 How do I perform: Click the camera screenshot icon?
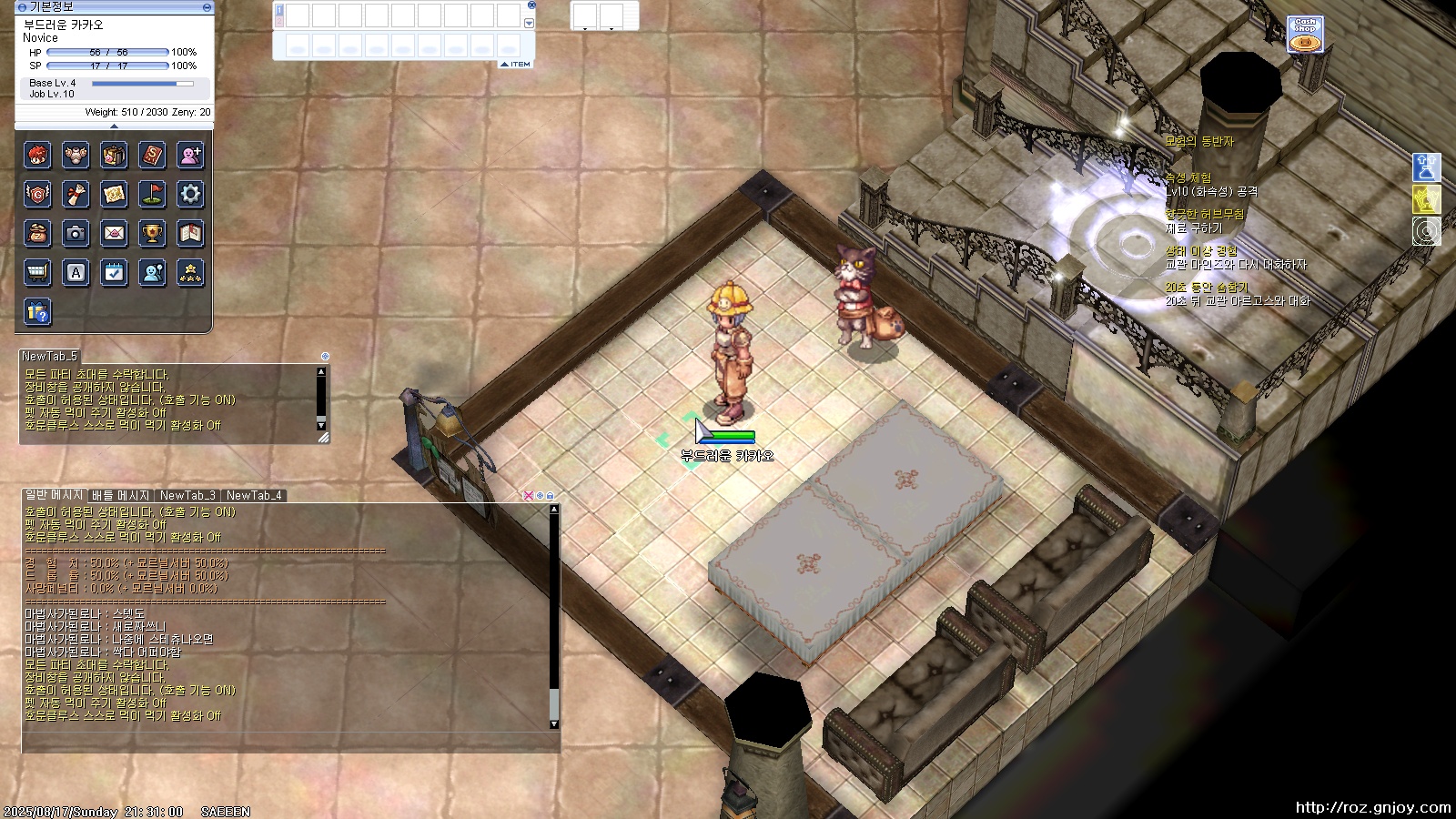[x=76, y=233]
